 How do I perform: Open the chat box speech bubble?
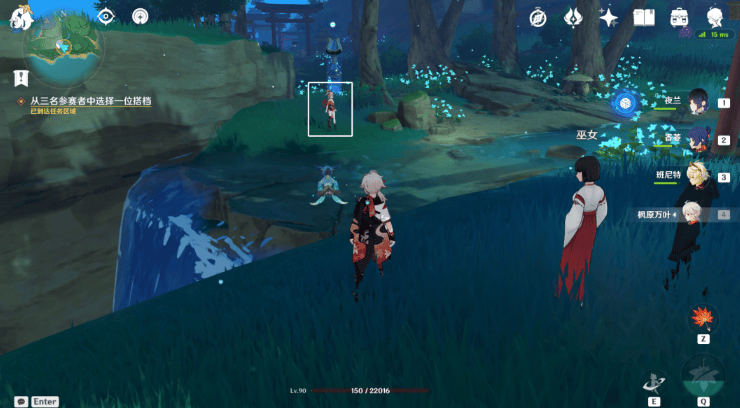[x=20, y=401]
